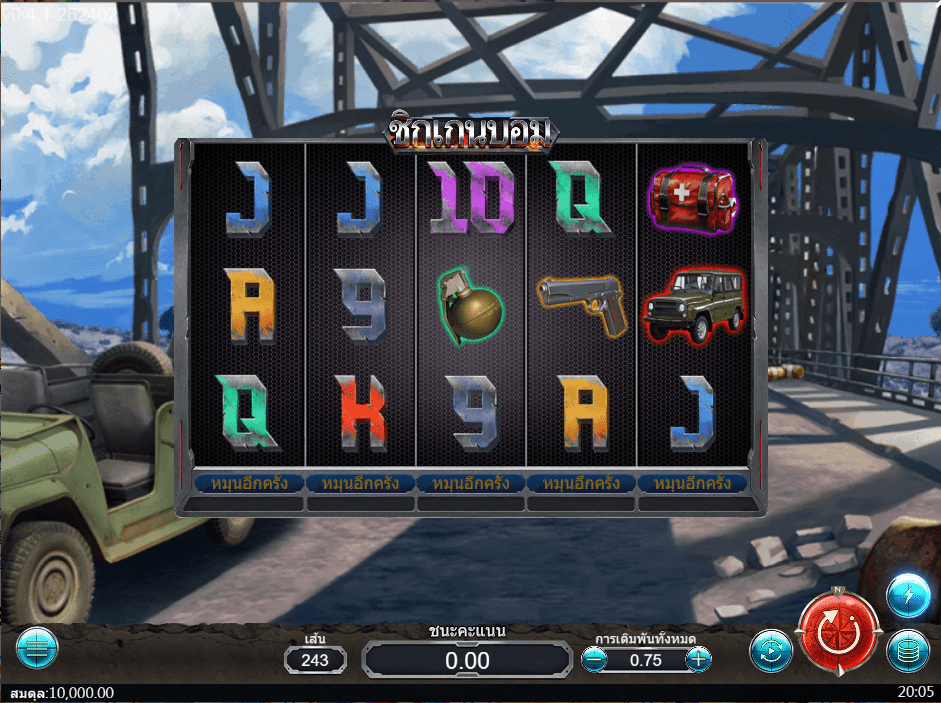Activate the lightning bolt turbo mode

907,596
